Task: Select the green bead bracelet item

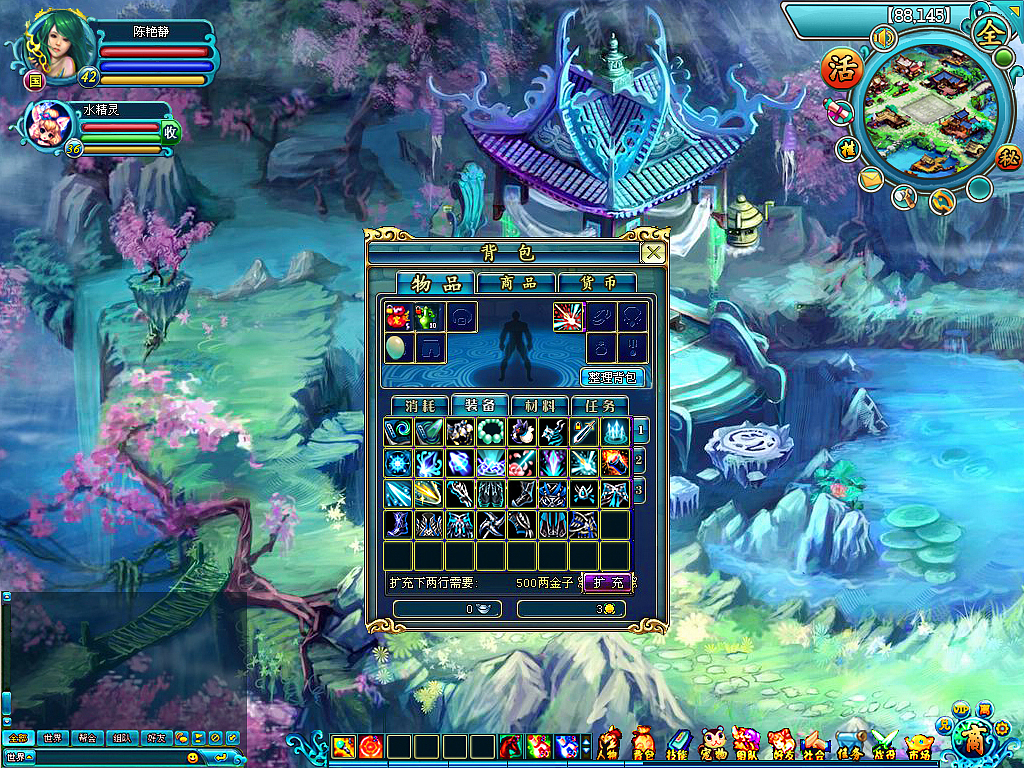Action: 491,432
